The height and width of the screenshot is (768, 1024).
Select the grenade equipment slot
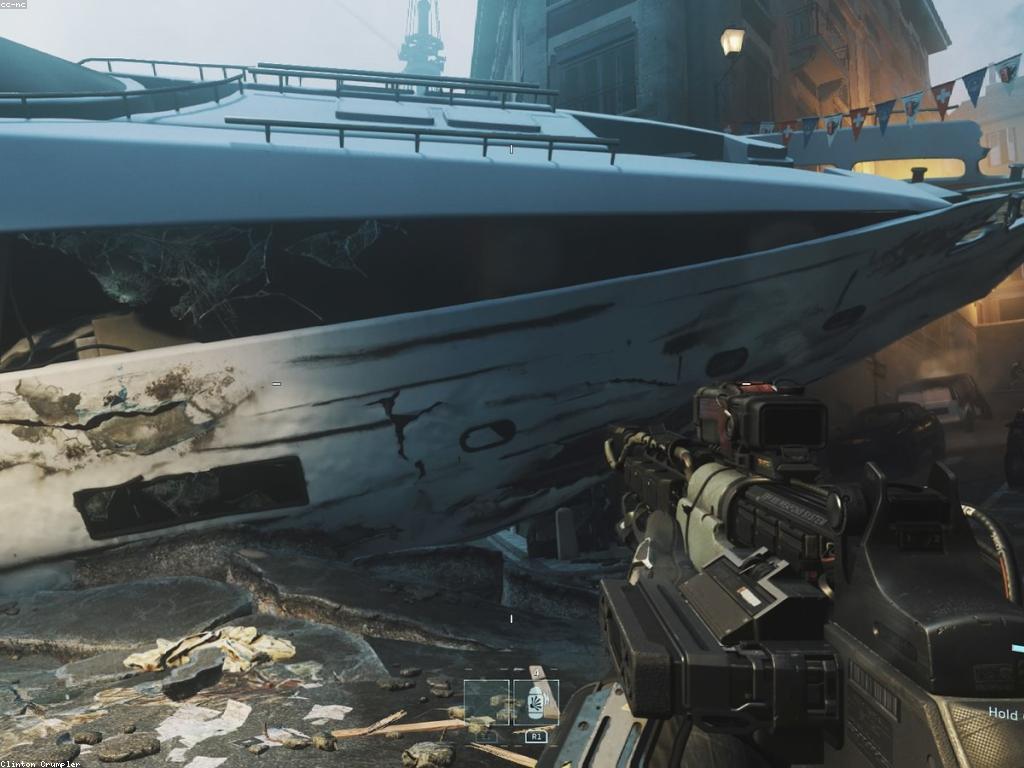coord(536,702)
